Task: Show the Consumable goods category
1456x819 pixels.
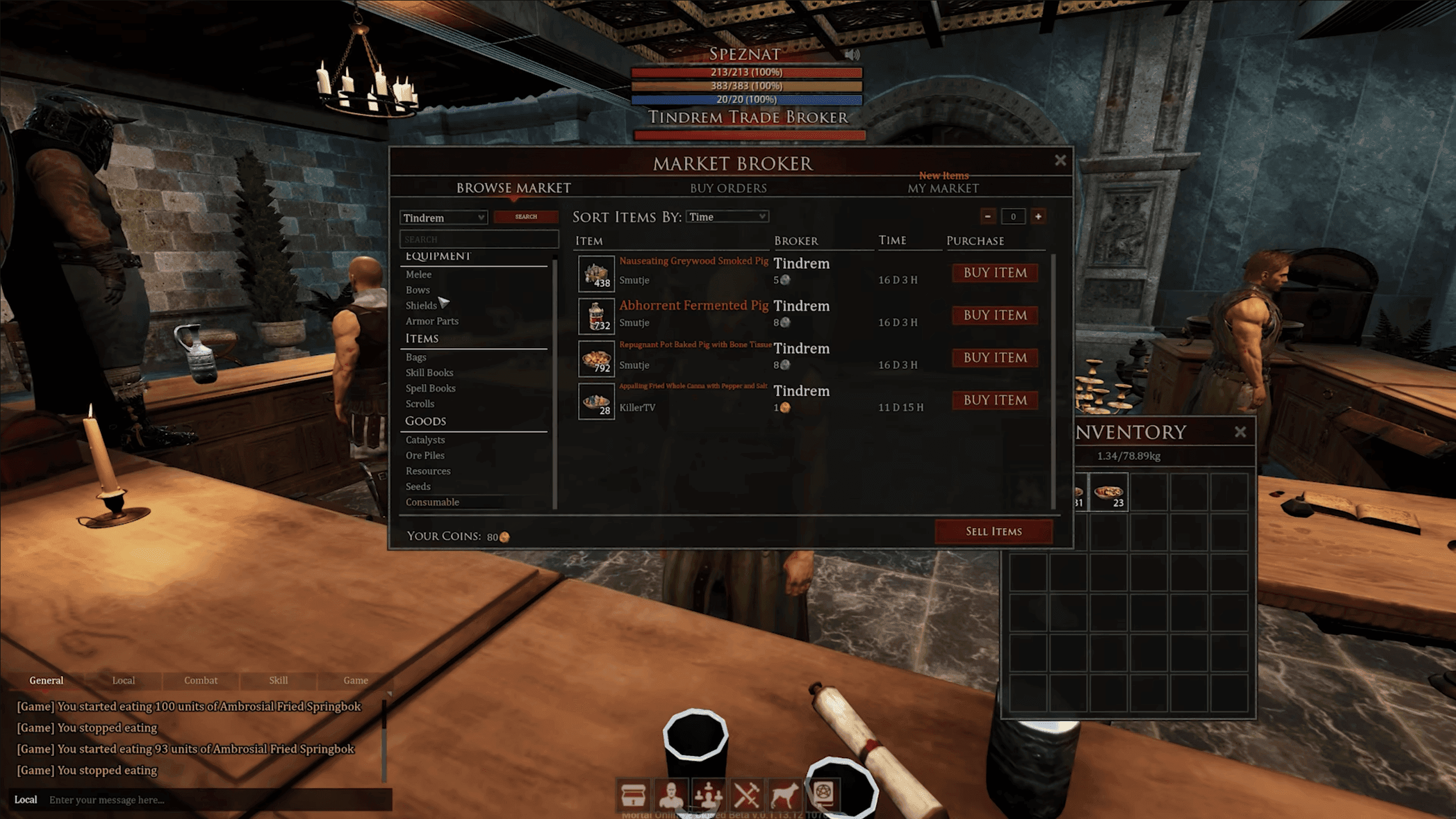Action: tap(432, 502)
